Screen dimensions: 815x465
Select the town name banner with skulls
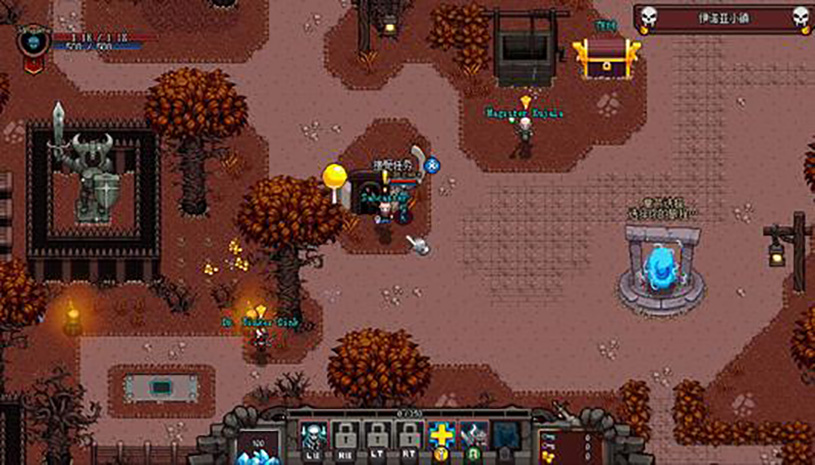pyautogui.click(x=721, y=18)
